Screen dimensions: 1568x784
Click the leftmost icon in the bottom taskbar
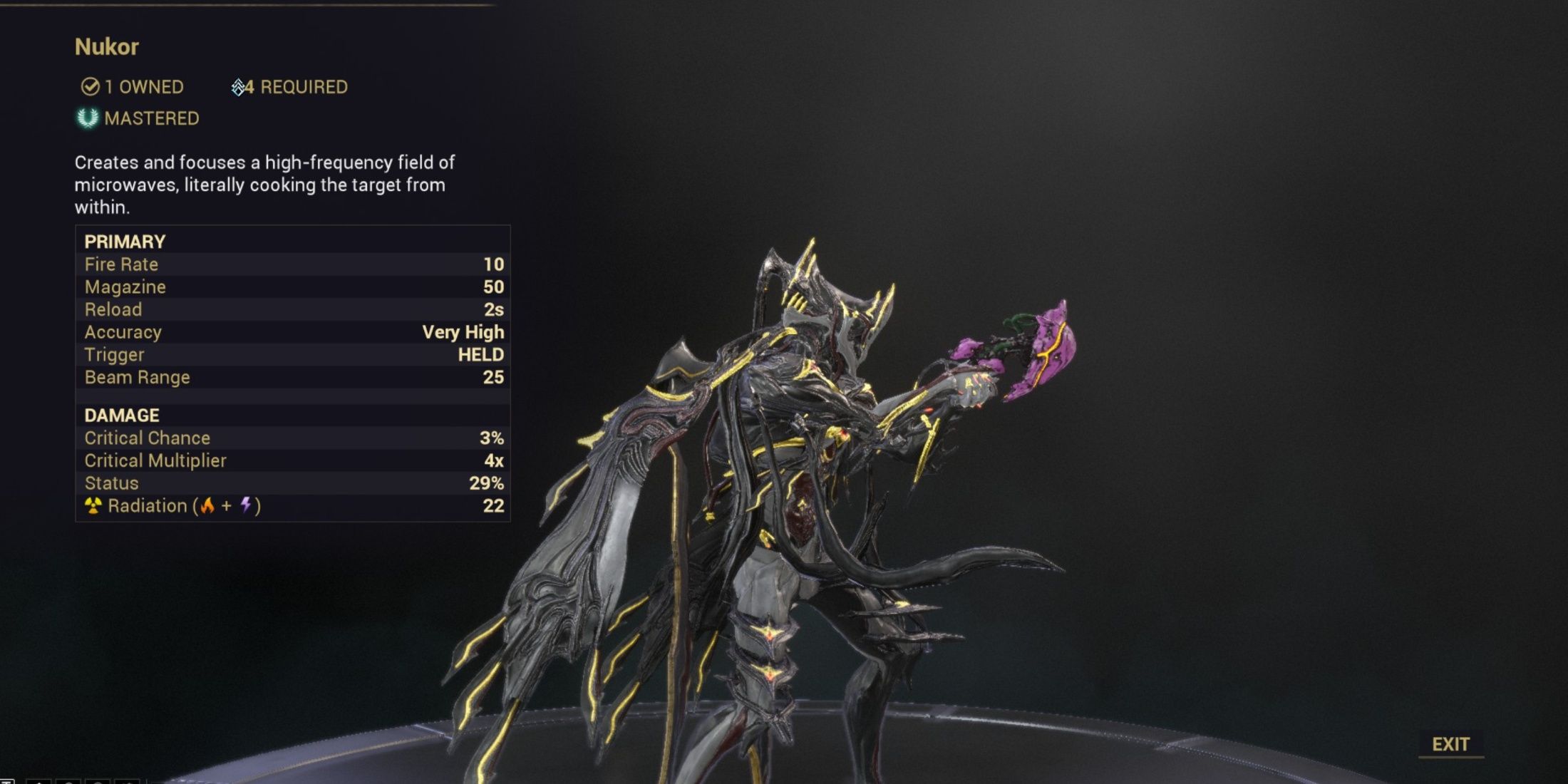click(x=7, y=781)
